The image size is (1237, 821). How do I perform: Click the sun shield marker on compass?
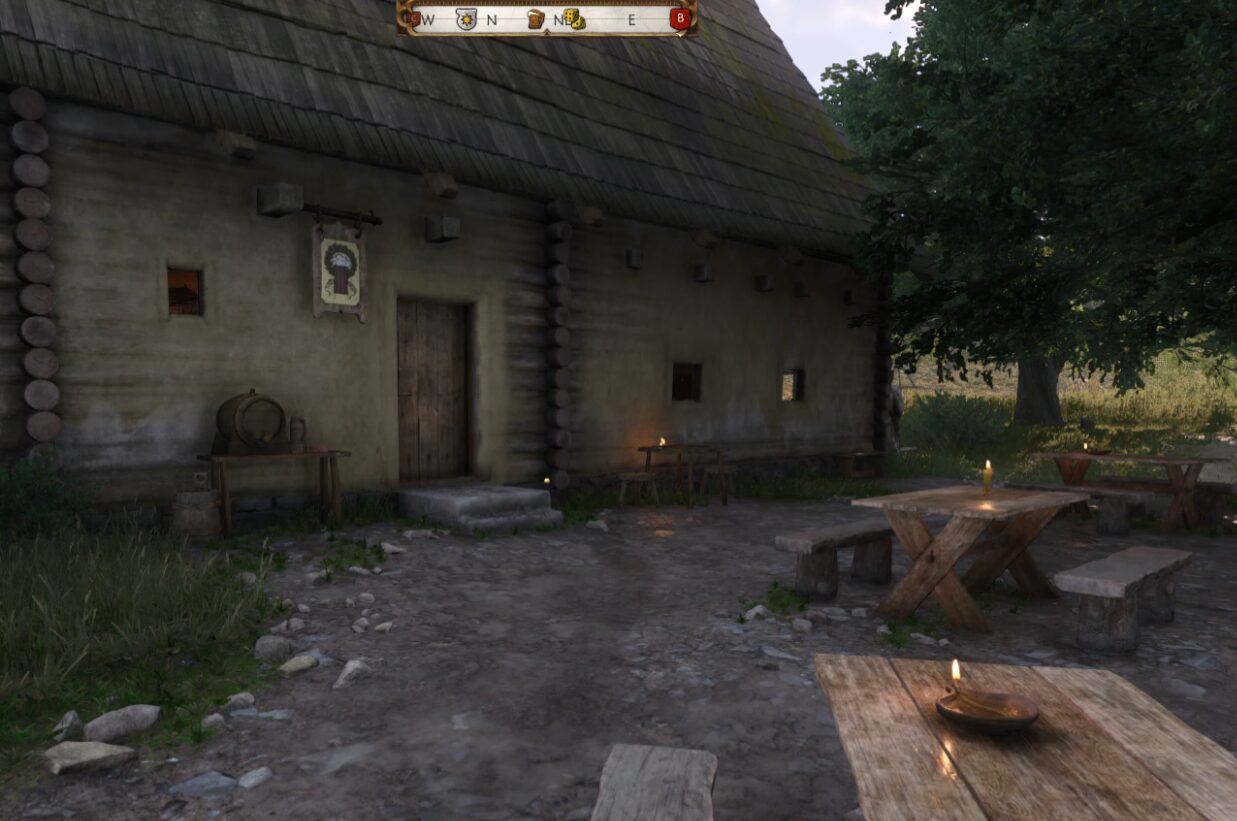466,18
